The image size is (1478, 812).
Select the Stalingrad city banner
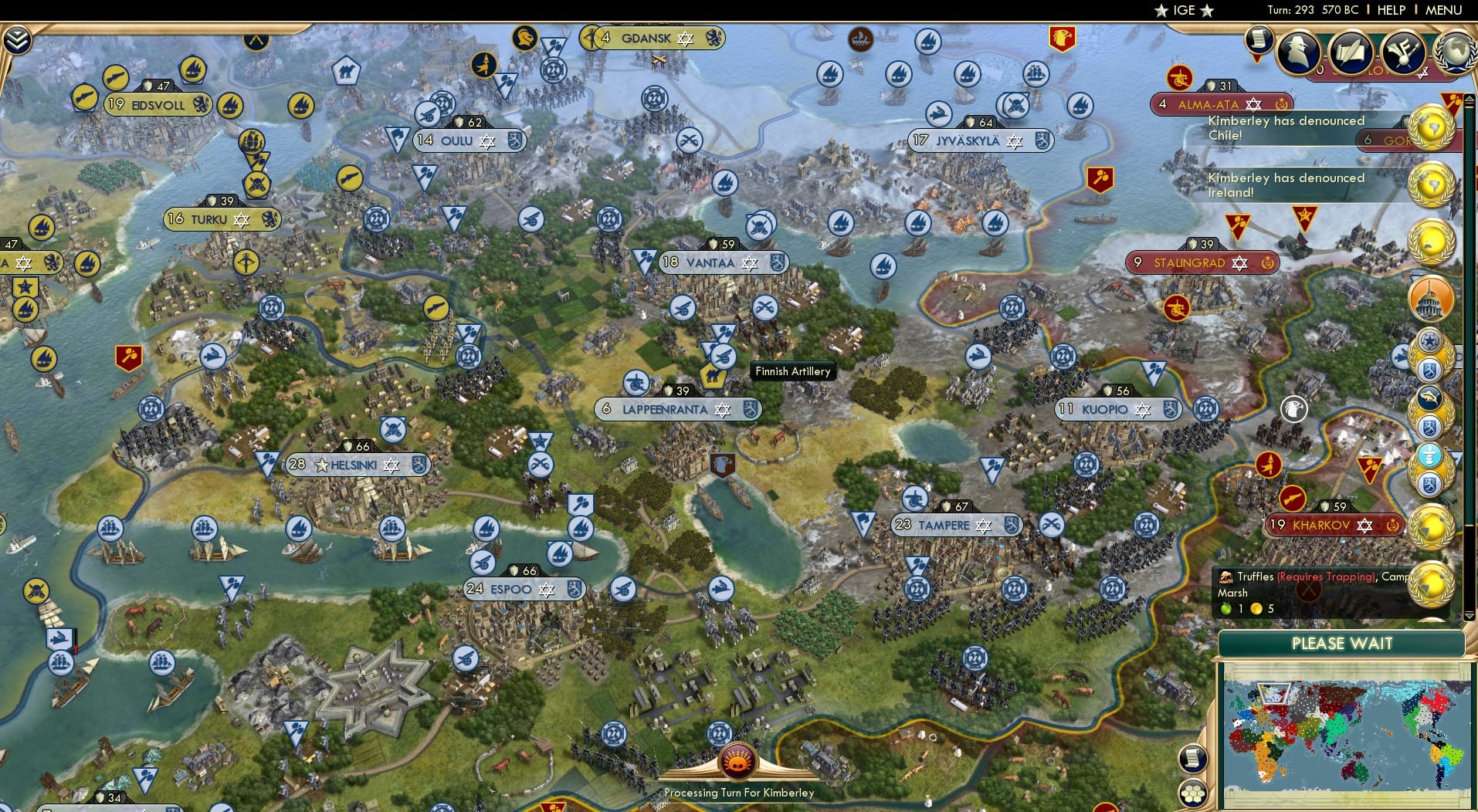[1202, 262]
